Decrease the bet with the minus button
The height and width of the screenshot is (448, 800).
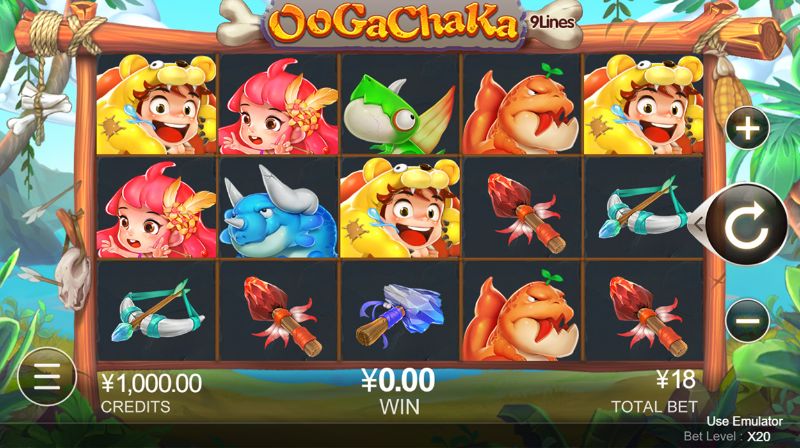pyautogui.click(x=746, y=320)
